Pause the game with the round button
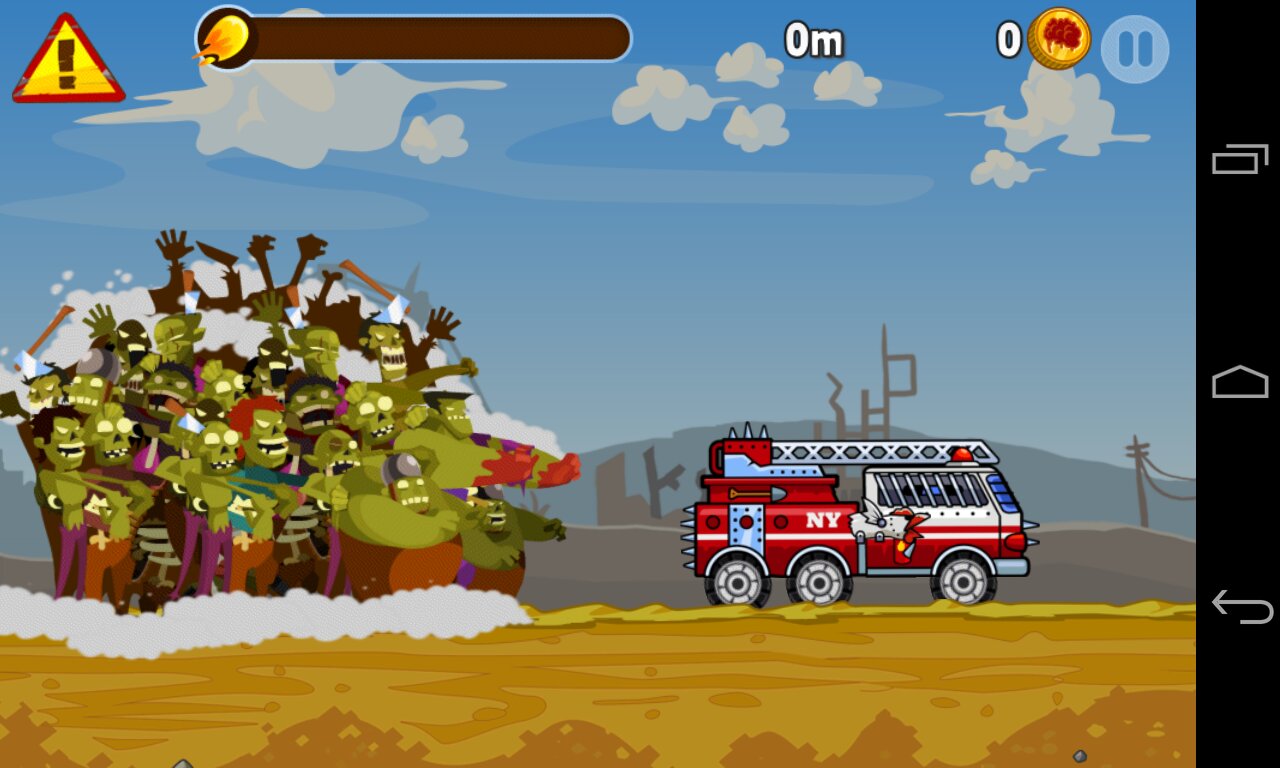Viewport: 1280px width, 768px height. (1135, 49)
